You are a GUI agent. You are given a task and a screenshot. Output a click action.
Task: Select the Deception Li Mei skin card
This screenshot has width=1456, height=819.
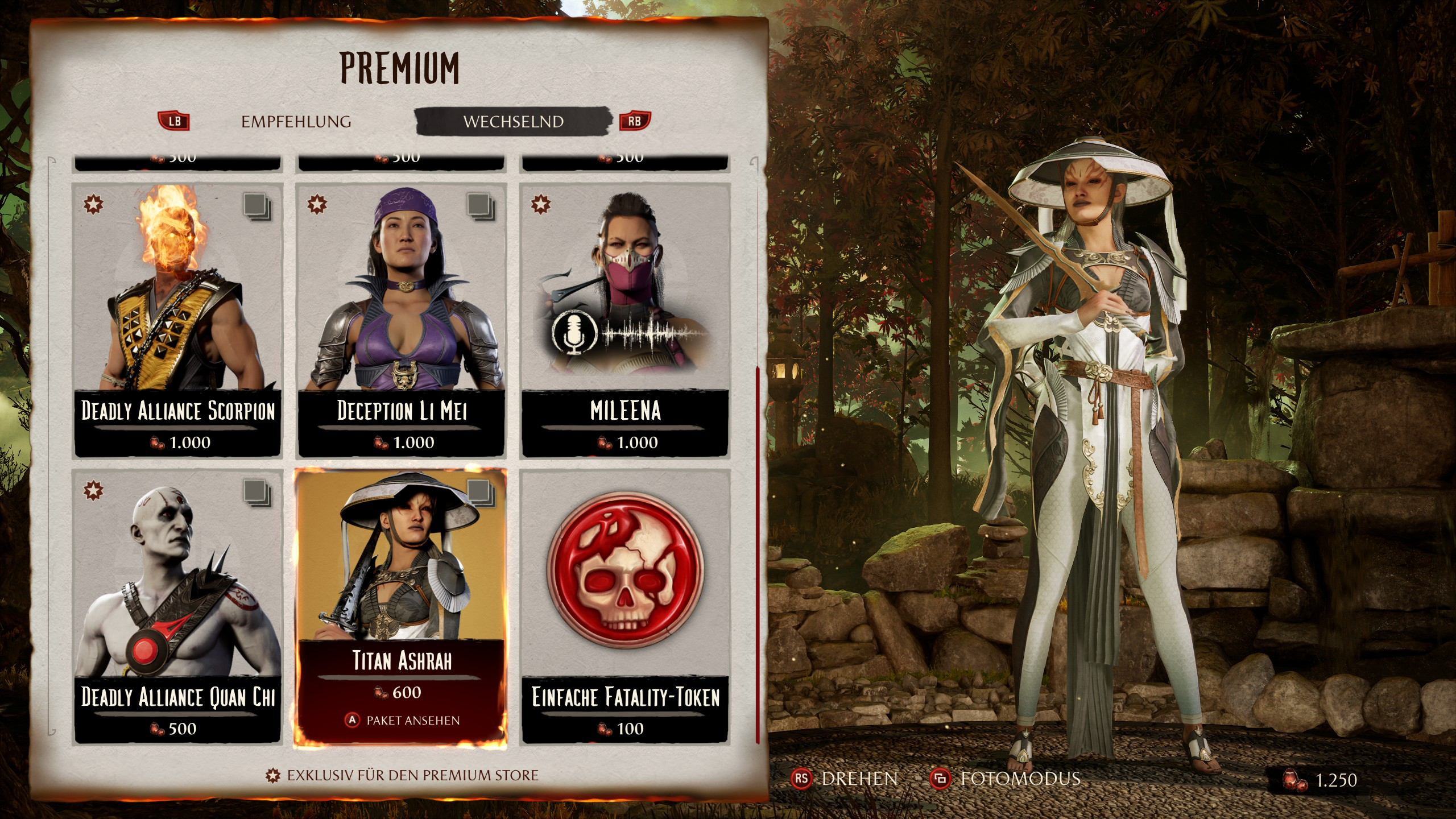(x=402, y=320)
